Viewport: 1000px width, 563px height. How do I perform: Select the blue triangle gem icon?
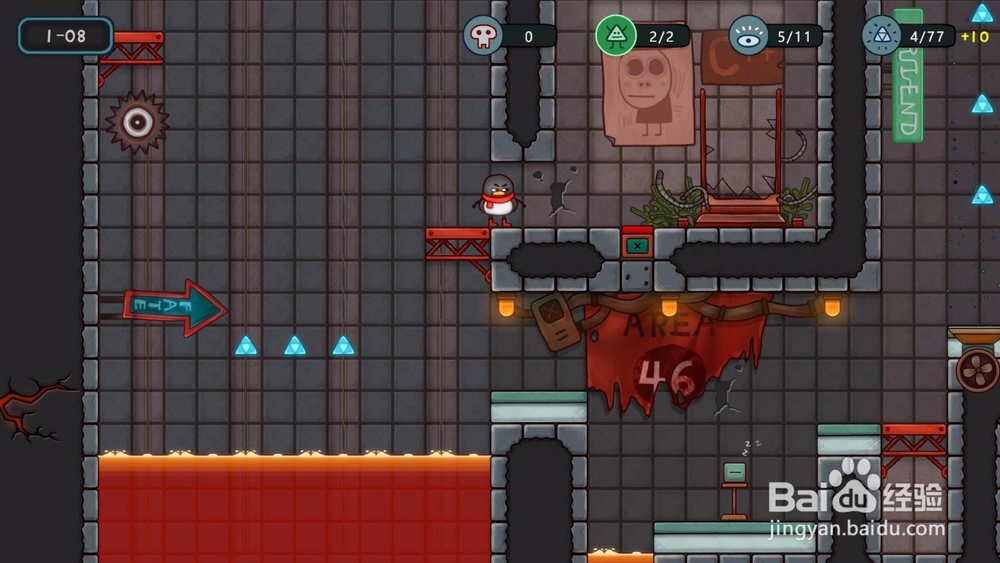click(881, 36)
